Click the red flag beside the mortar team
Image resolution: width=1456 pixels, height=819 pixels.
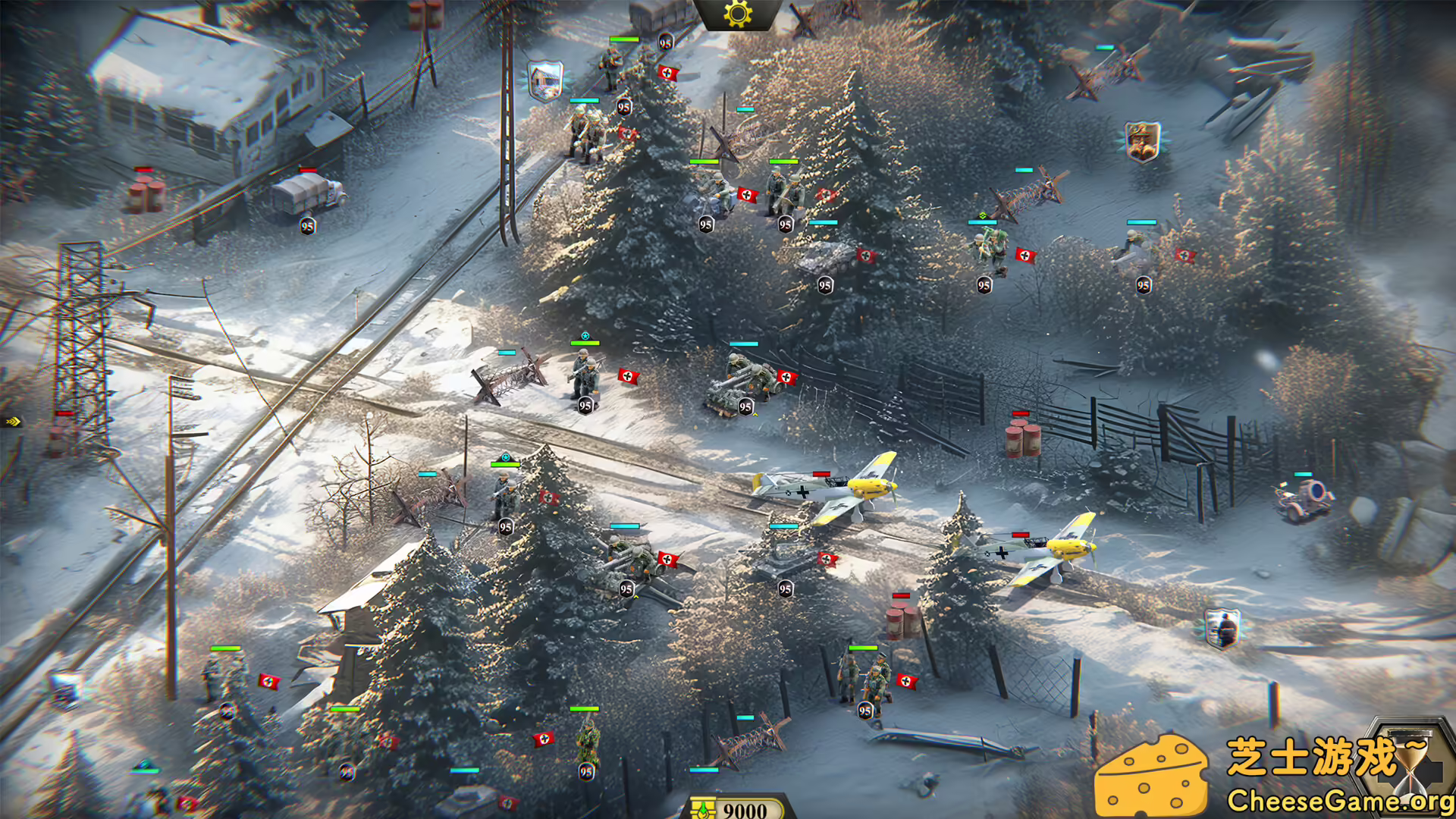(786, 377)
